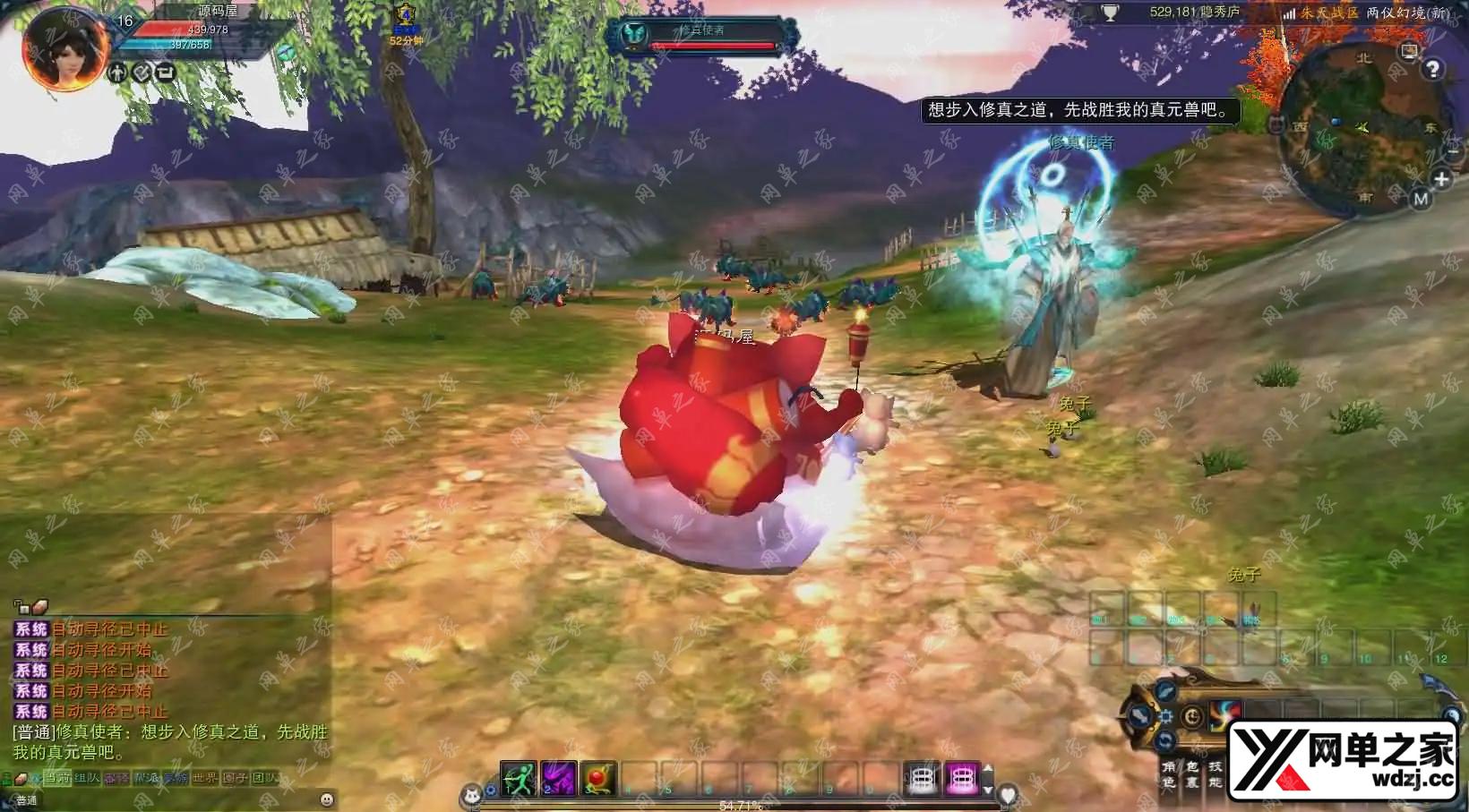The height and width of the screenshot is (812, 1469).
Task: Use the purple claw skill in slot 2
Action: tap(558, 779)
